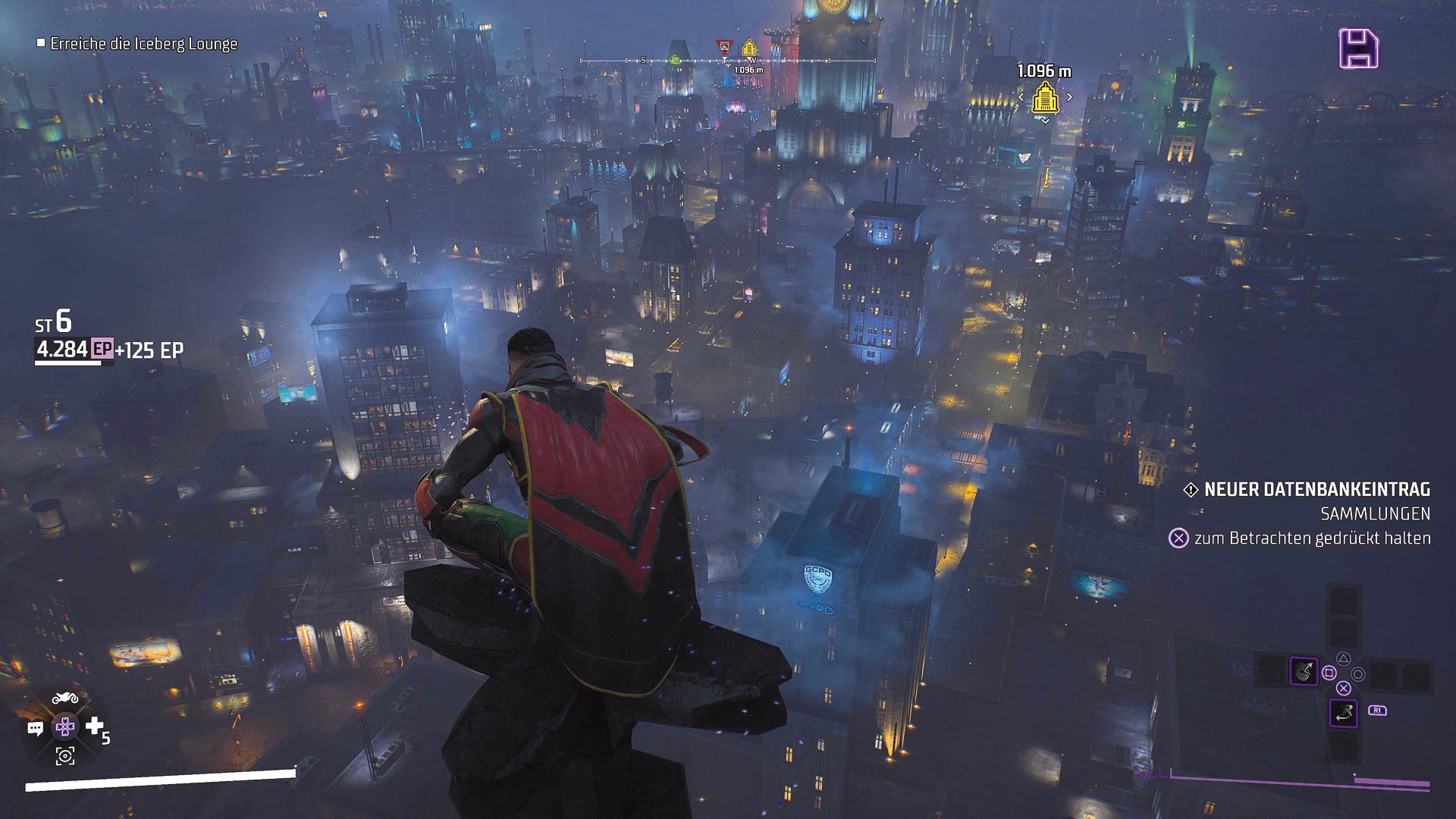The image size is (1456, 819).
Task: Select the Iceberg Lounge objective tracker
Action: click(x=143, y=44)
